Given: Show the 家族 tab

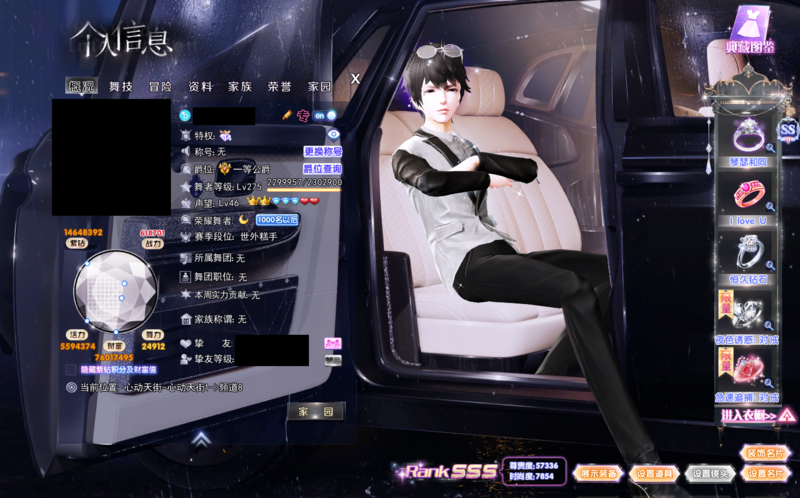Looking at the screenshot, I should [x=240, y=87].
